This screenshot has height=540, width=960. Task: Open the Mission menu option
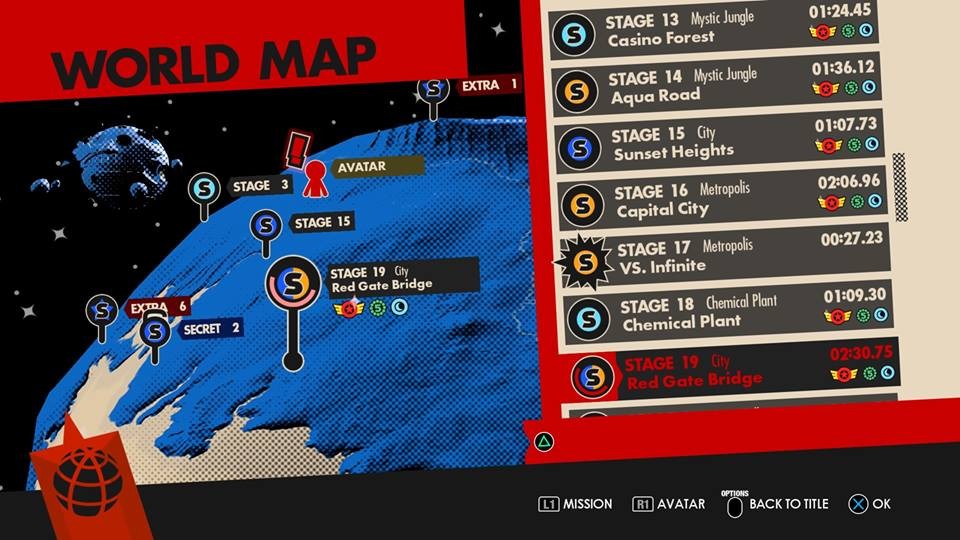pos(575,504)
